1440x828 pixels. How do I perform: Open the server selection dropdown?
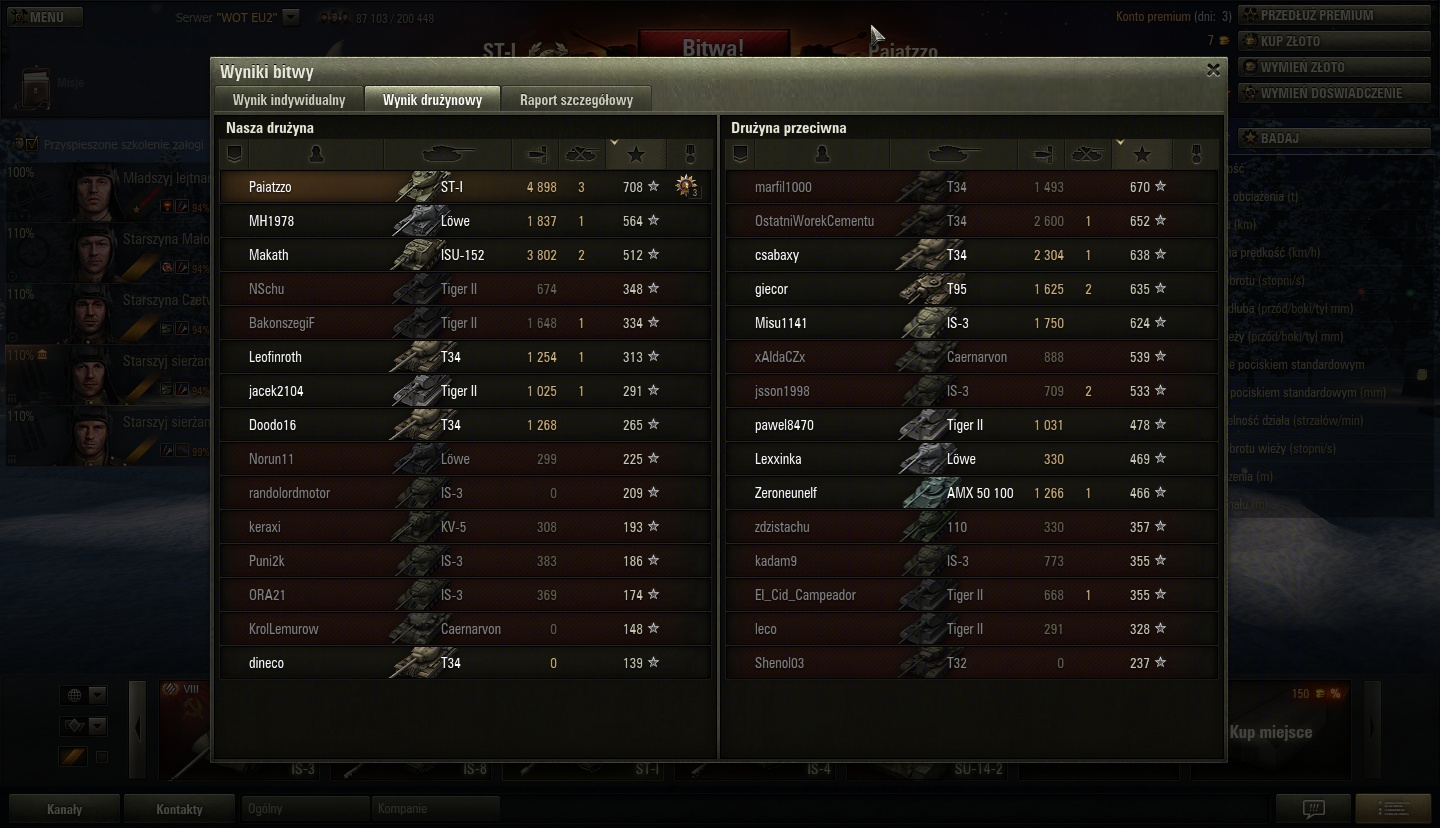coord(290,17)
